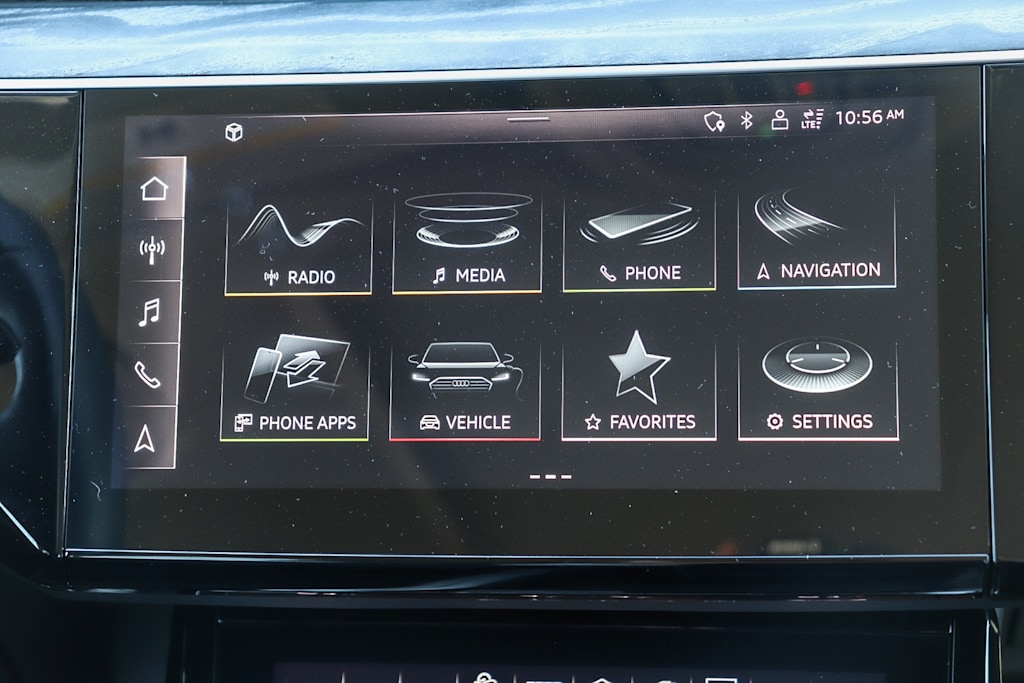This screenshot has height=683, width=1024.
Task: Open Phone Apps tile
Action: pyautogui.click(x=295, y=390)
